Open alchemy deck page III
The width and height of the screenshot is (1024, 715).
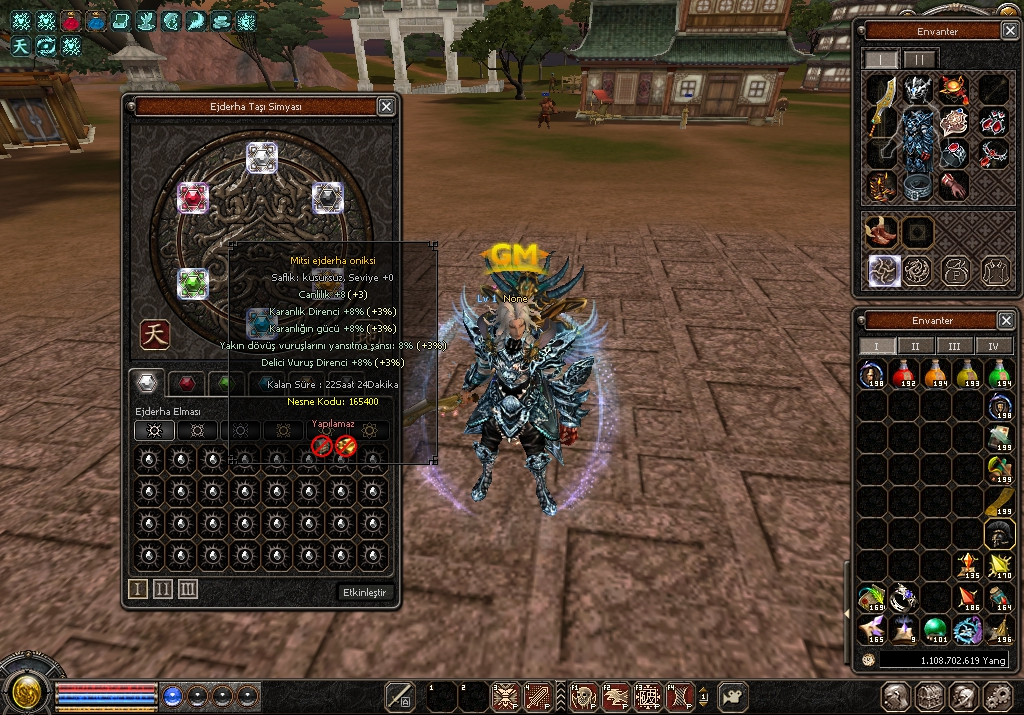[x=188, y=590]
